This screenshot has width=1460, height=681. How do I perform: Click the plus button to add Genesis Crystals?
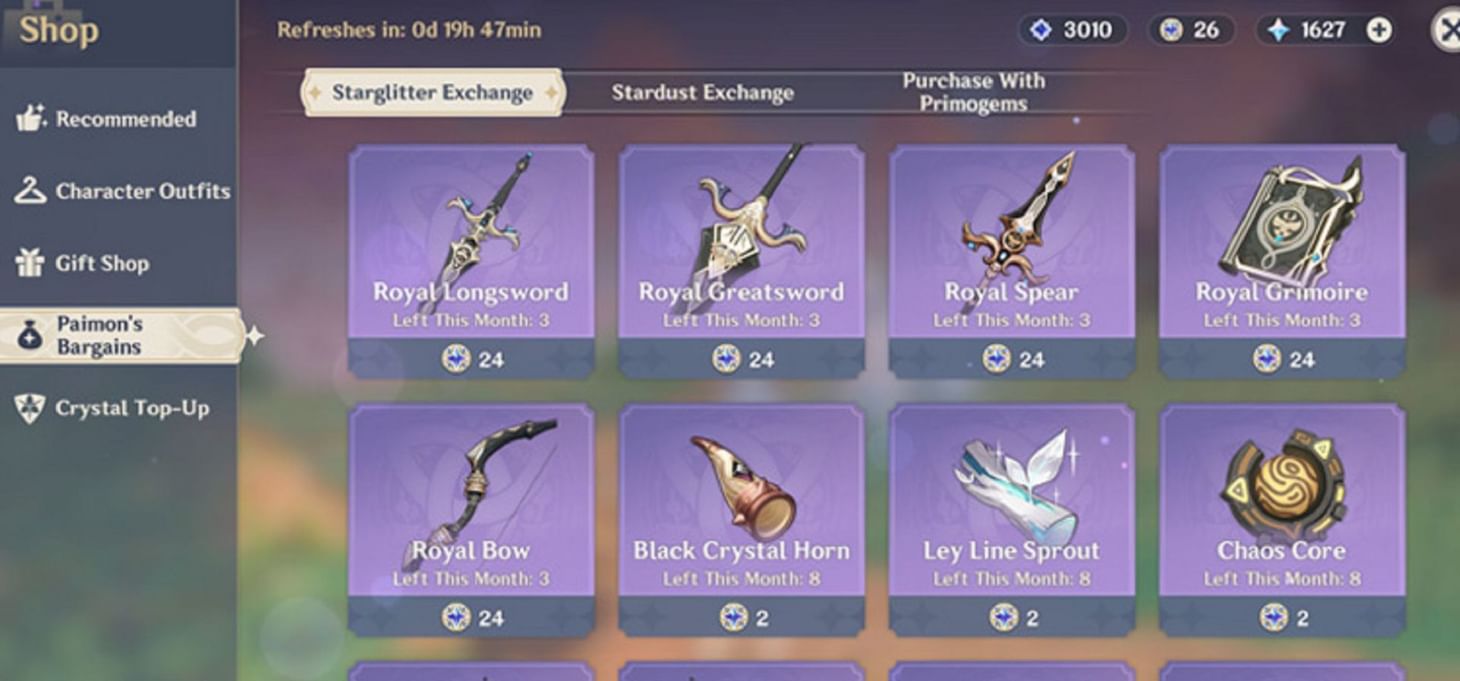tap(1379, 30)
